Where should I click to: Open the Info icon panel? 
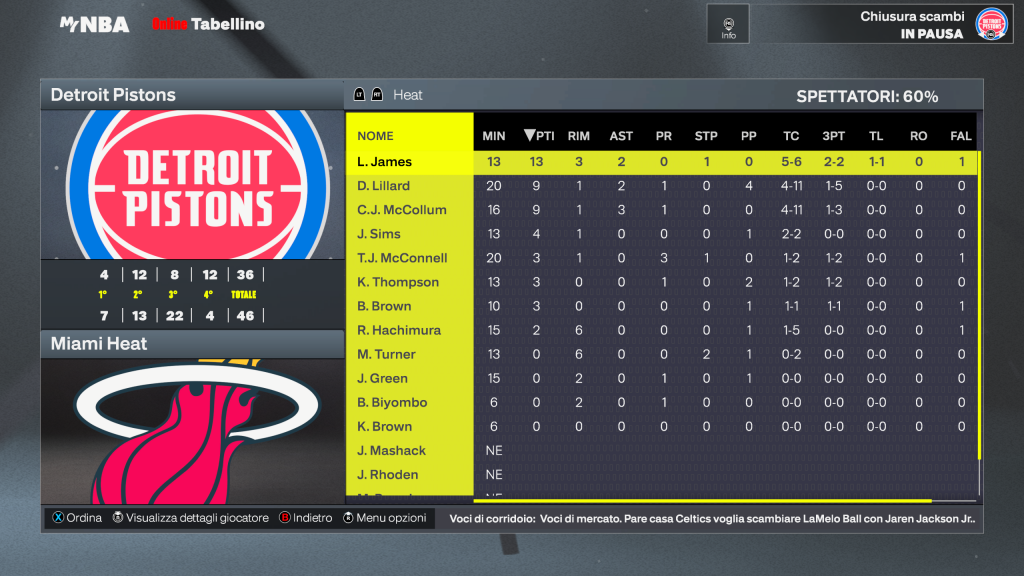728,24
